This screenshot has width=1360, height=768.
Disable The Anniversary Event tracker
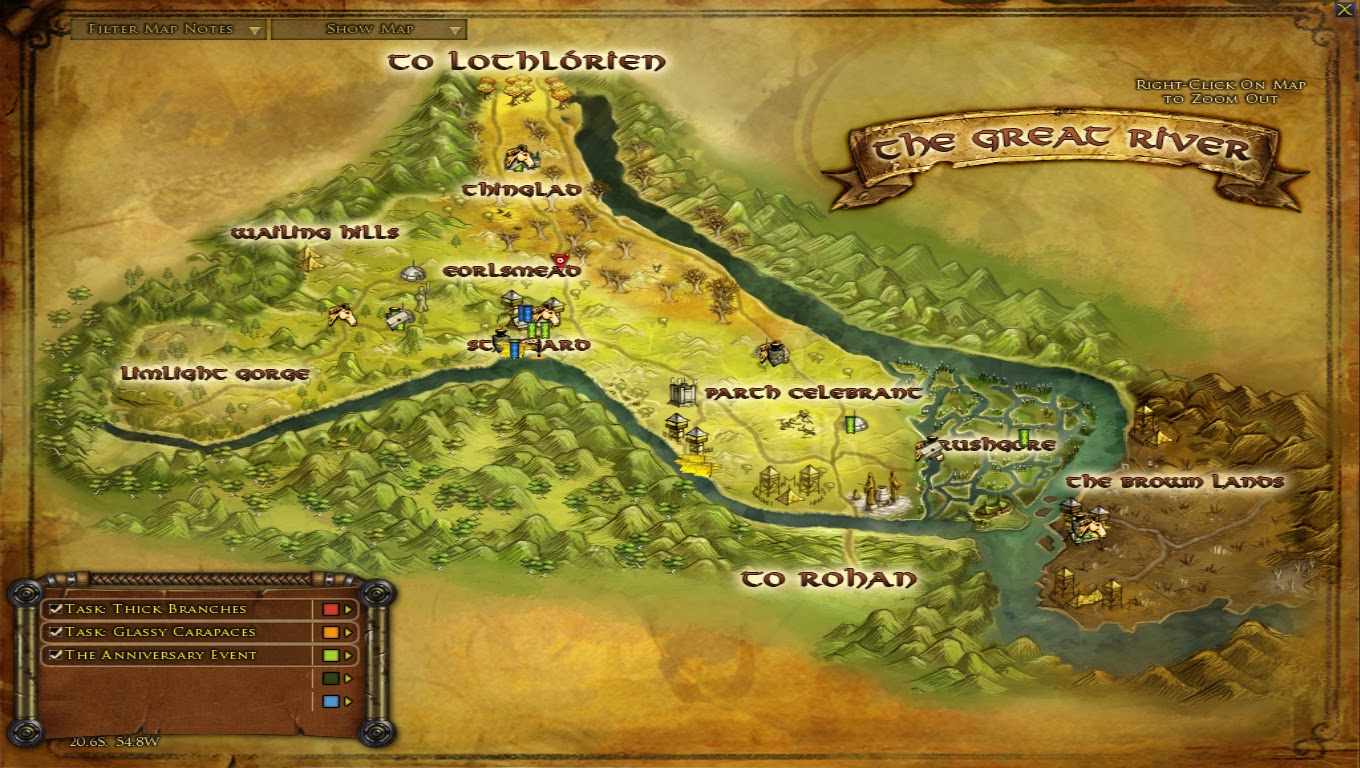point(55,655)
